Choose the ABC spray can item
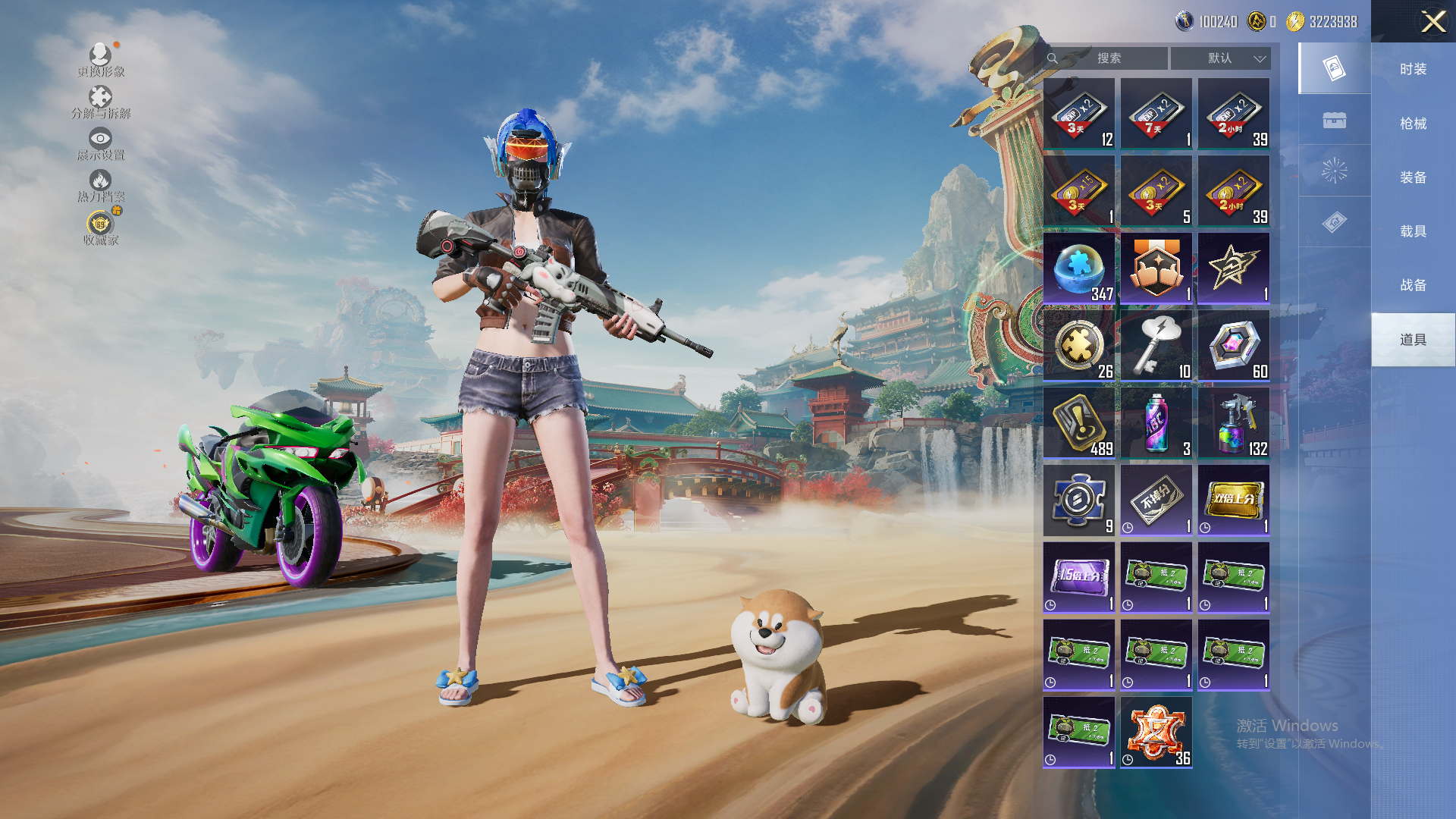Viewport: 1456px width, 819px height. click(1156, 423)
